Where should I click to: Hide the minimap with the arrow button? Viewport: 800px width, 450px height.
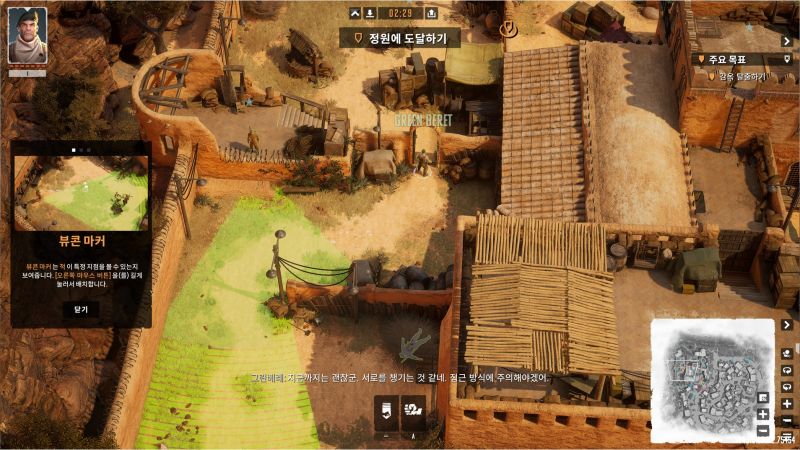pyautogui.click(x=789, y=325)
